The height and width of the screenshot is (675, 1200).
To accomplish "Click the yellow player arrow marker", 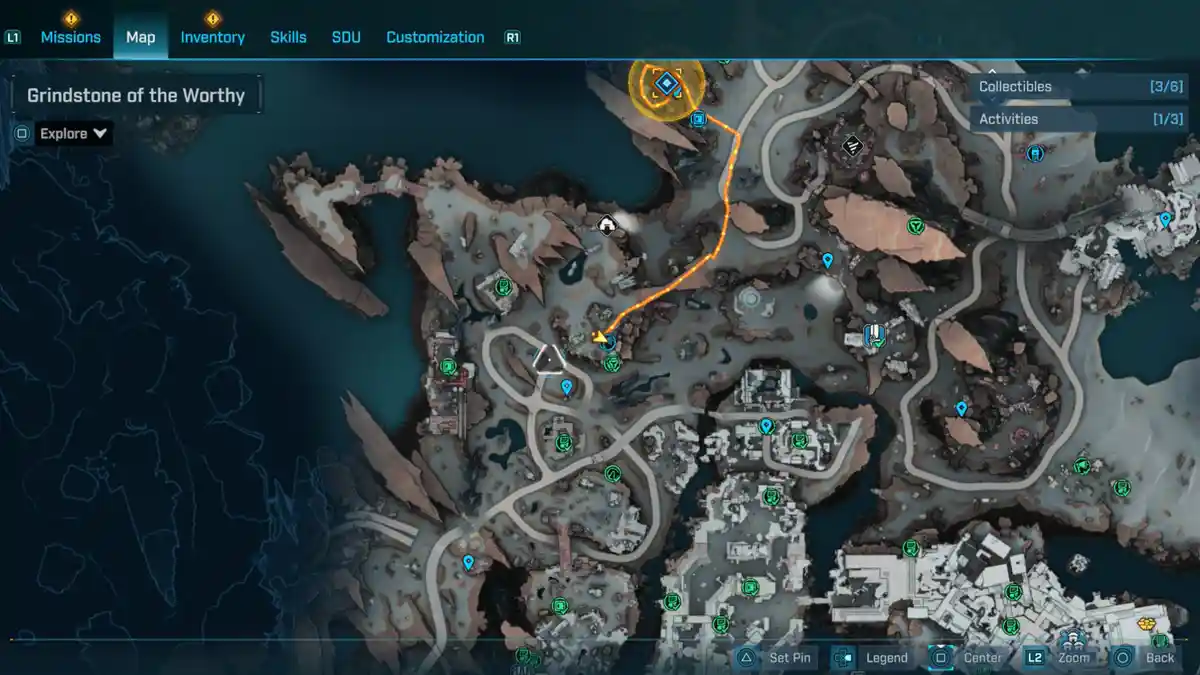I will (599, 337).
